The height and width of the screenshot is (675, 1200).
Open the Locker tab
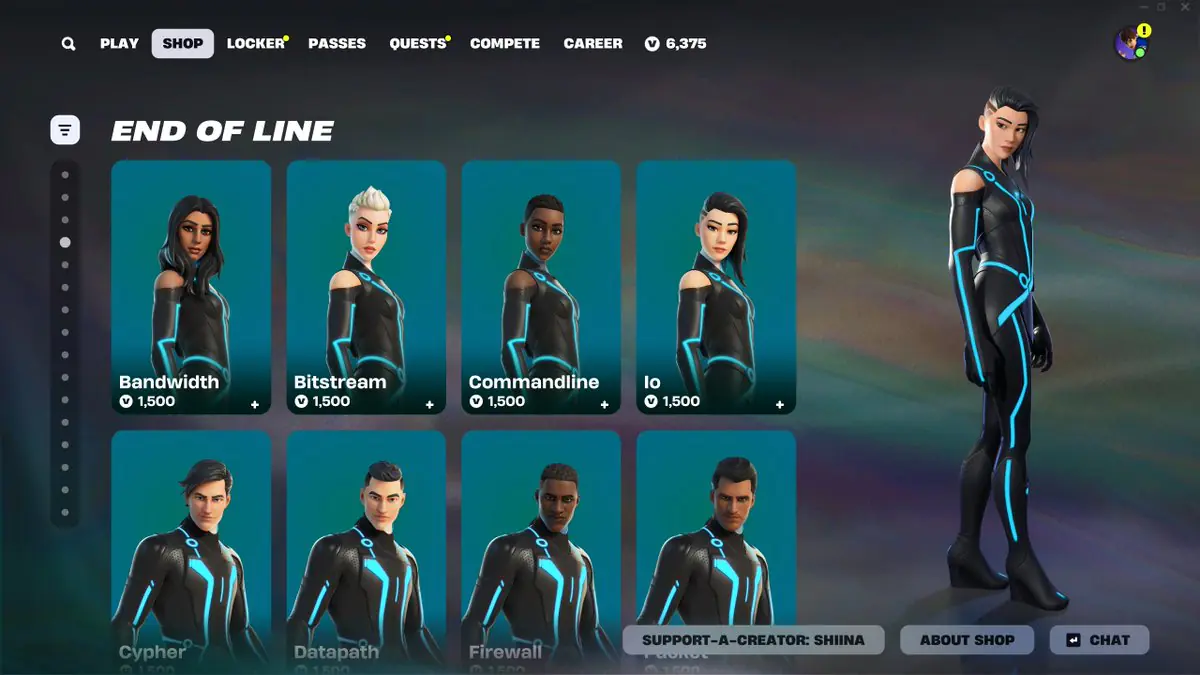click(x=255, y=44)
